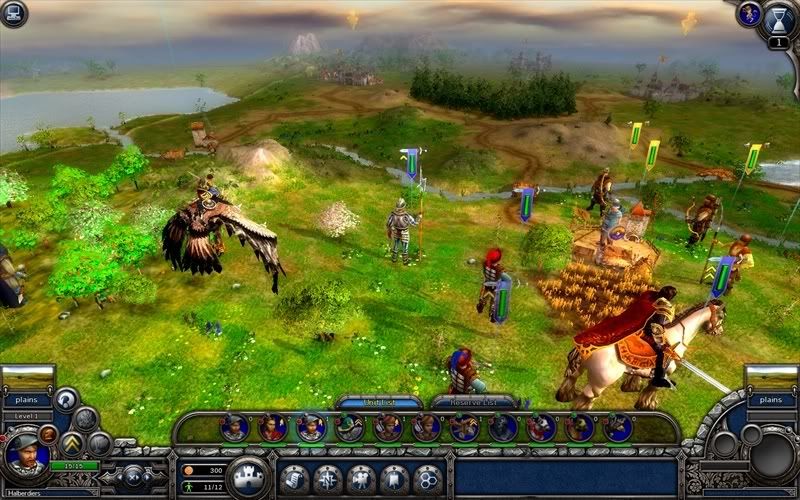Click the gold chevron rank button
Viewport: 800px width, 500px height.
tap(71, 443)
